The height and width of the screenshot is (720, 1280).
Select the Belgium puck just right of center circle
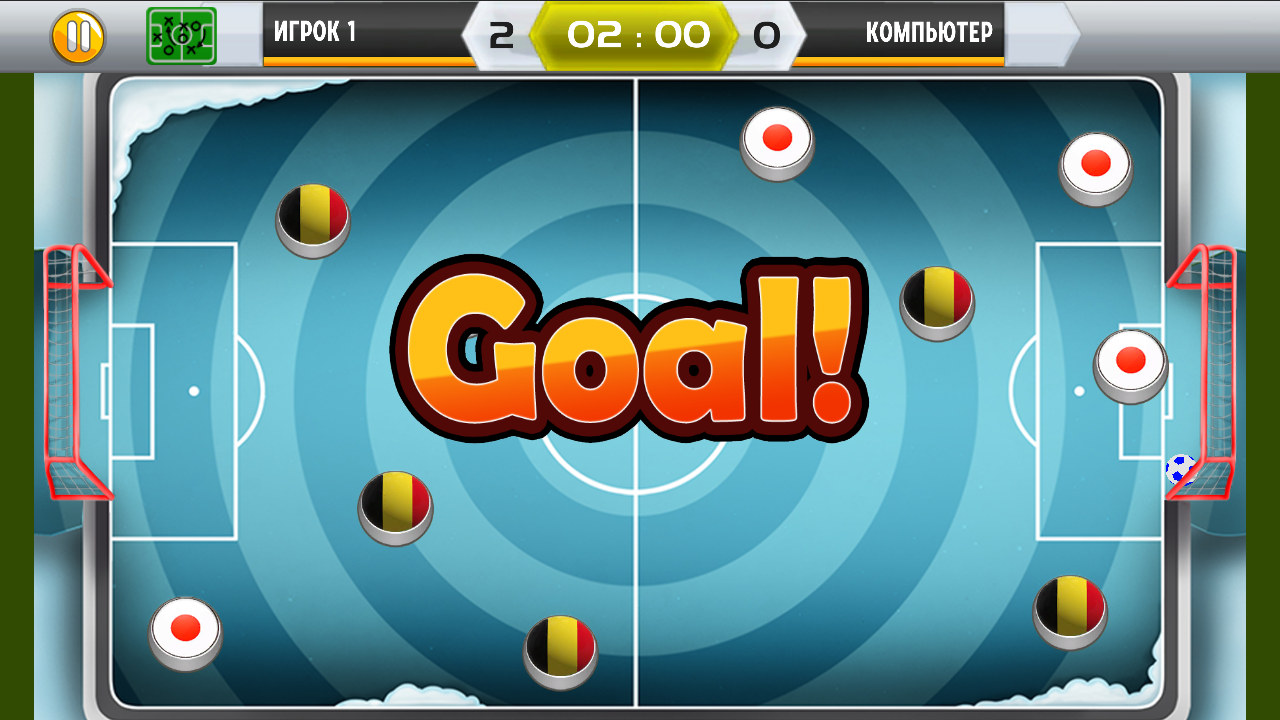click(x=938, y=300)
